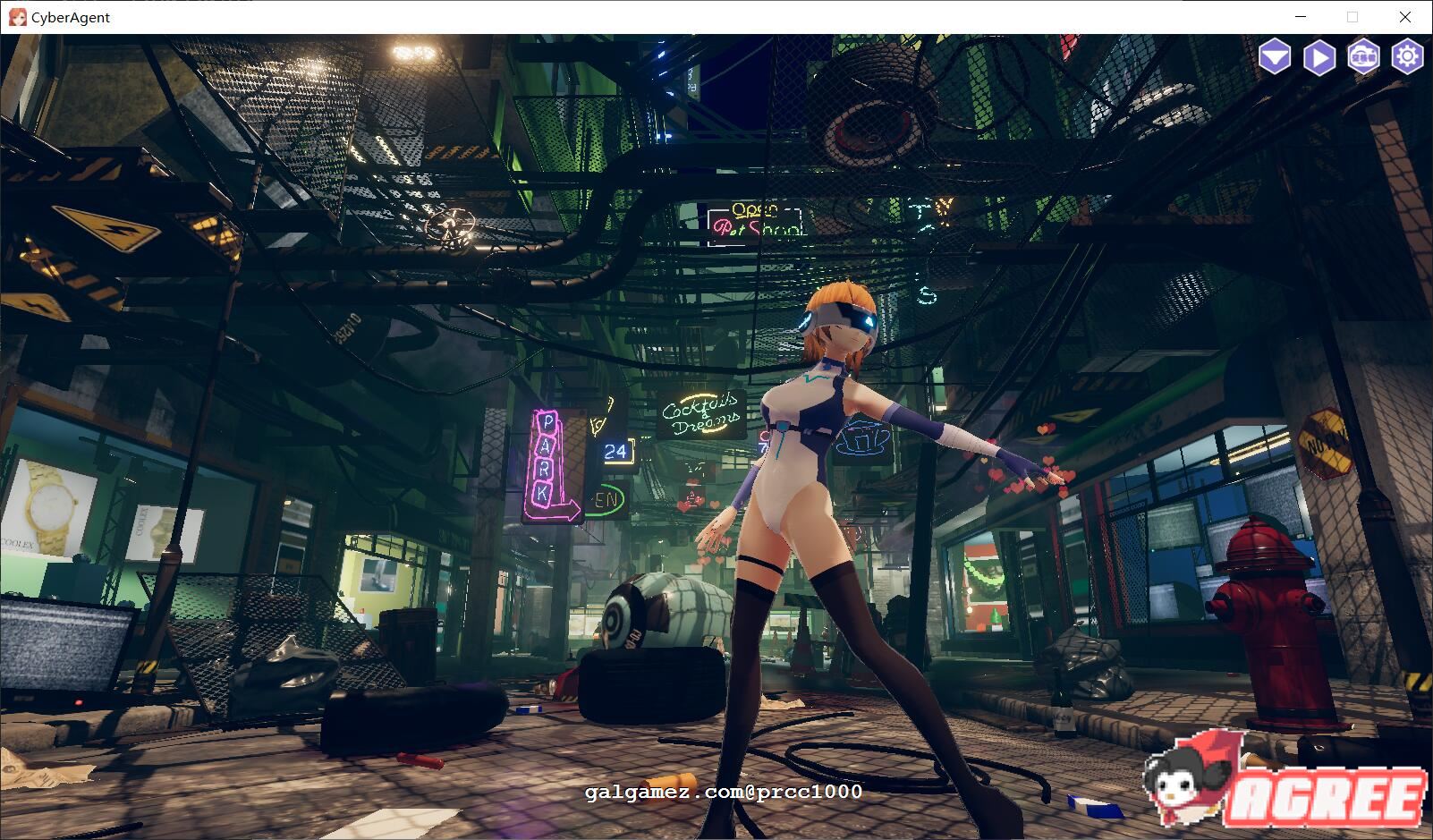Viewport: 1433px width, 840px height.
Task: Select the underwear icon in the top-right toolbar
Action: pos(1277,57)
